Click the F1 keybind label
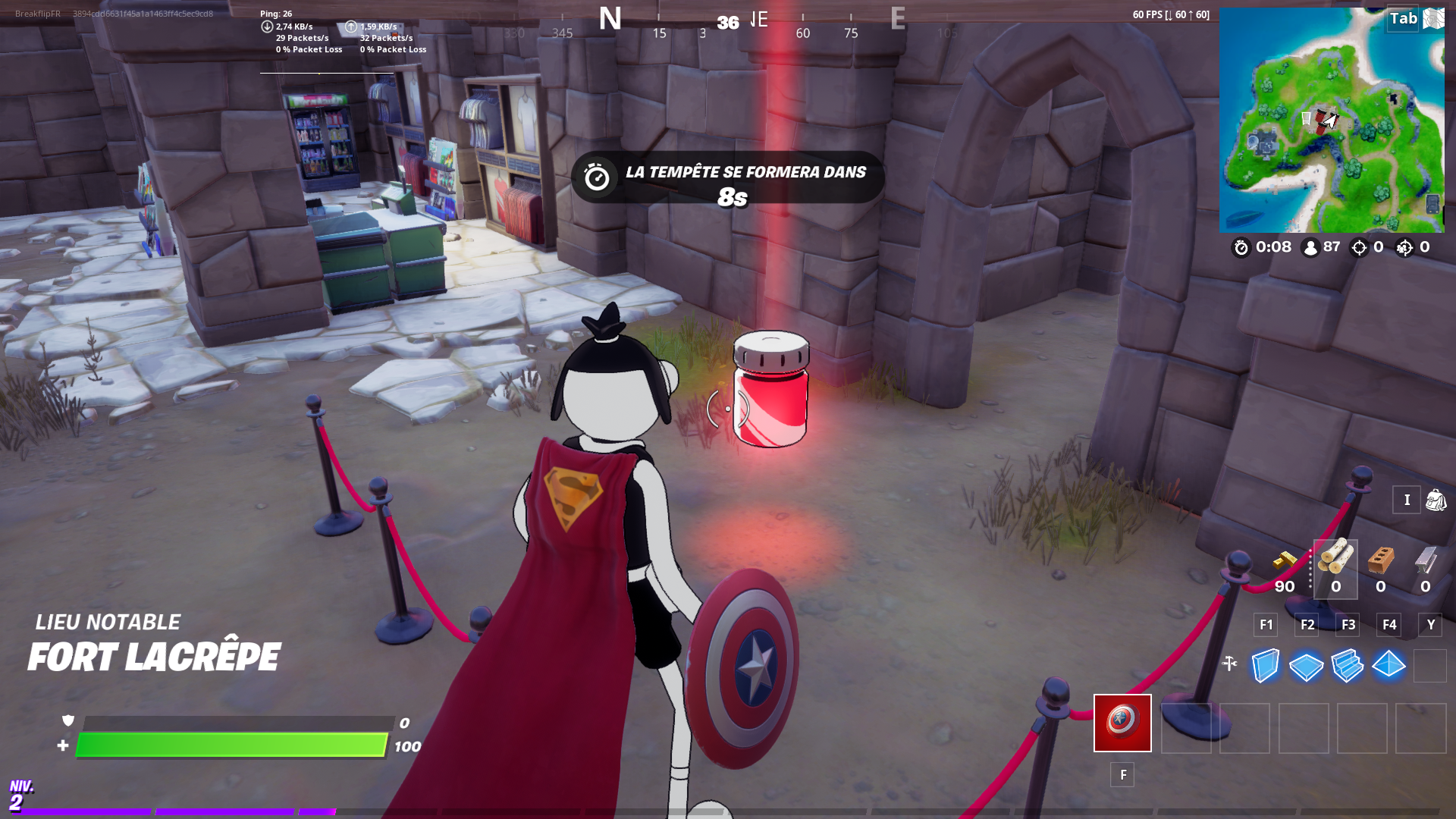The image size is (1456, 819). 1265,625
